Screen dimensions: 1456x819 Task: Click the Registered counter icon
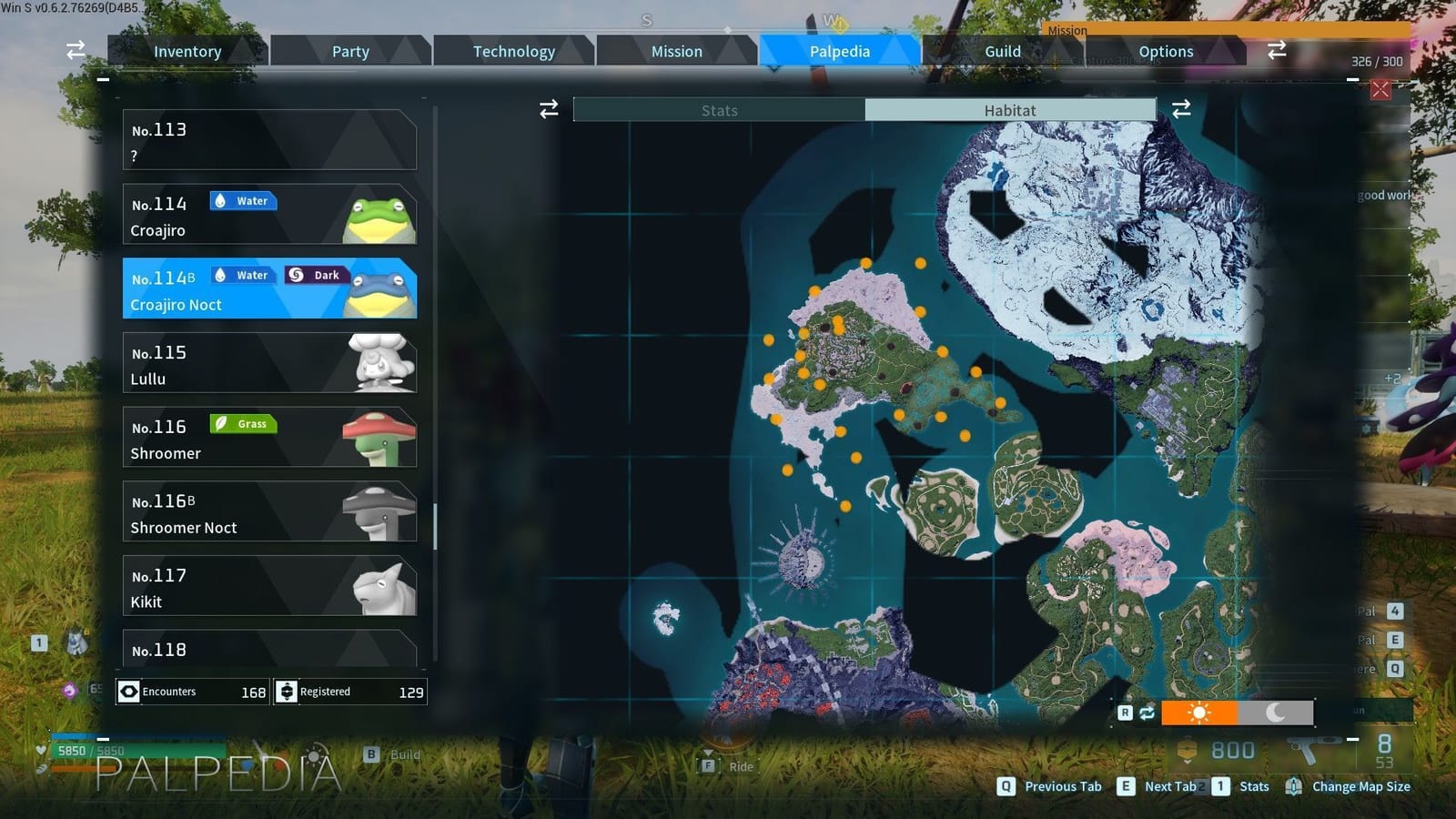point(288,692)
